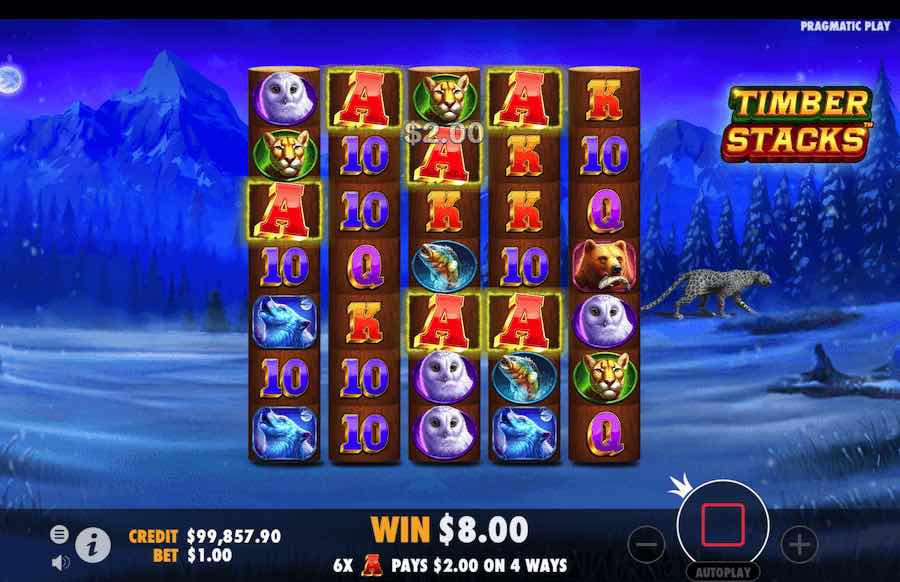This screenshot has width=900, height=582.
Task: Toggle the sound speaker icon
Action: [59, 562]
